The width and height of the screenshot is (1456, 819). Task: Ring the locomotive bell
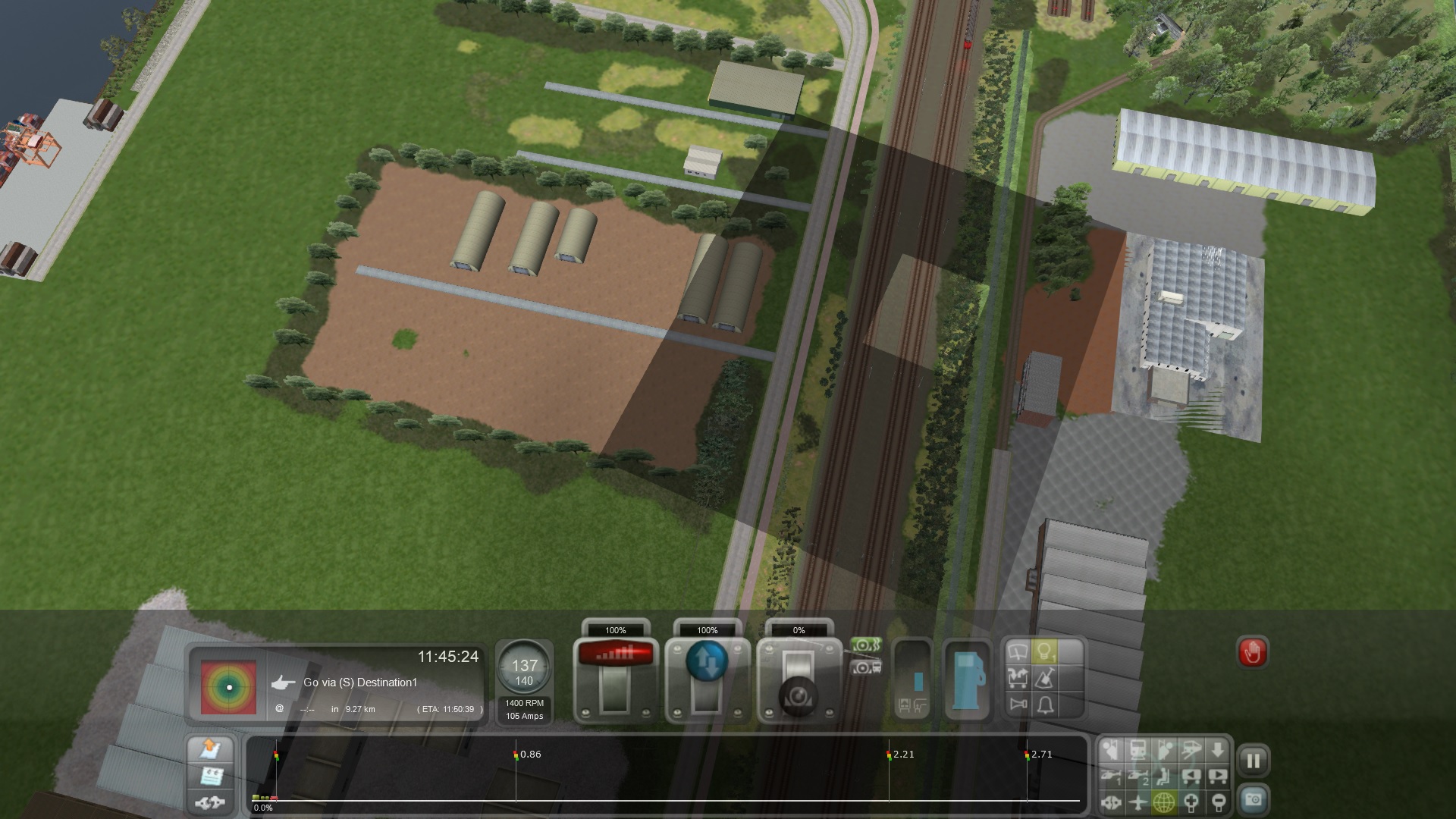pos(1044,705)
